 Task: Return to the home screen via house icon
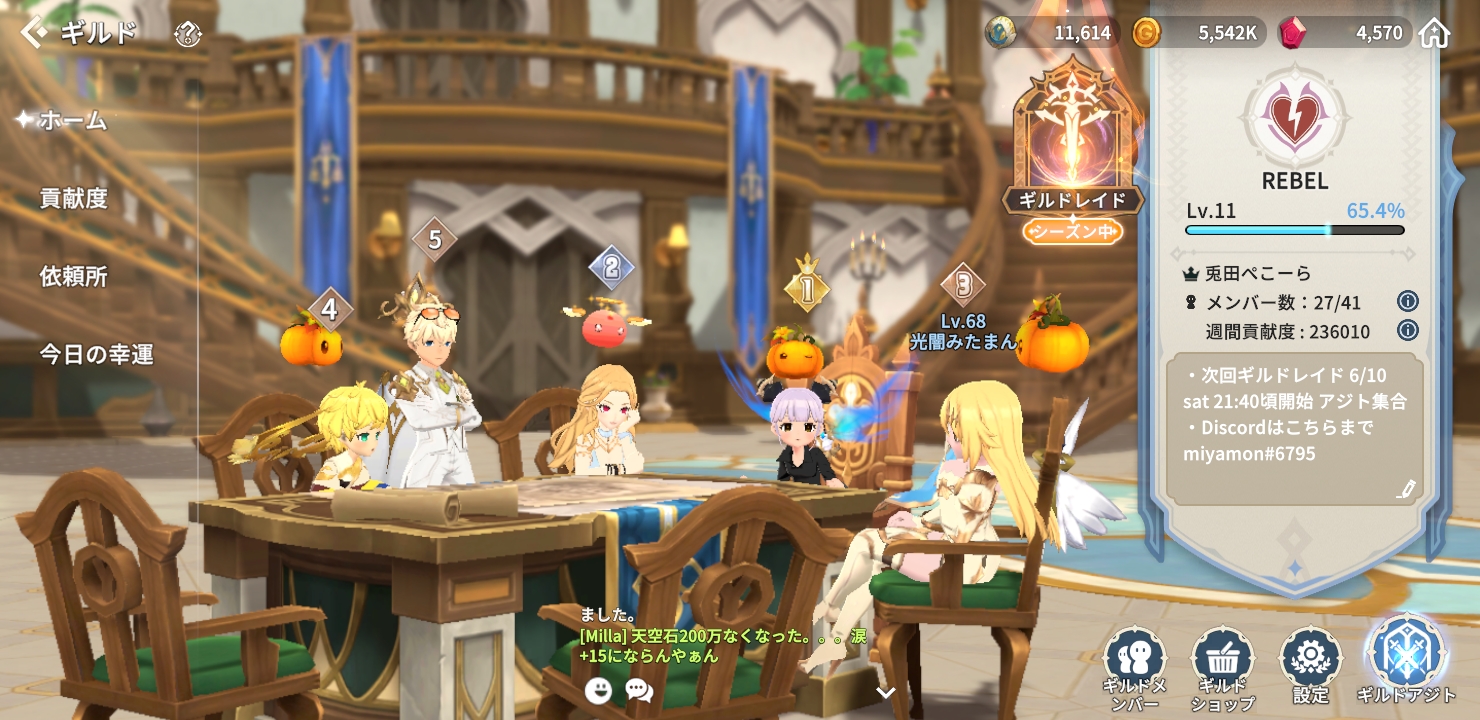pyautogui.click(x=1434, y=33)
